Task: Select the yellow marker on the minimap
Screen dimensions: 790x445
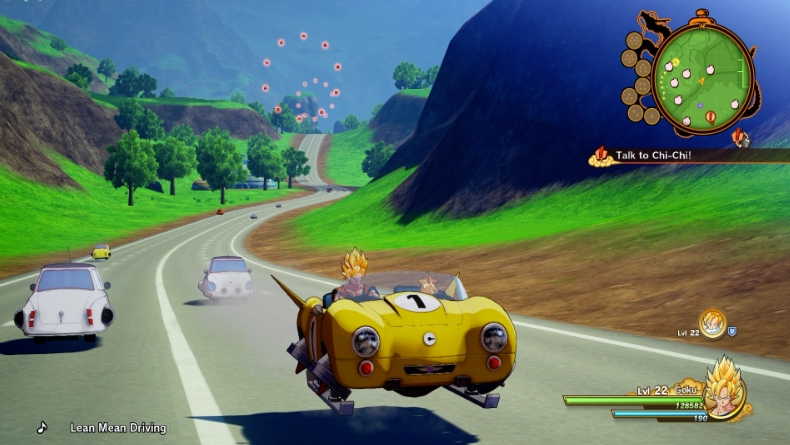Action: [675, 62]
